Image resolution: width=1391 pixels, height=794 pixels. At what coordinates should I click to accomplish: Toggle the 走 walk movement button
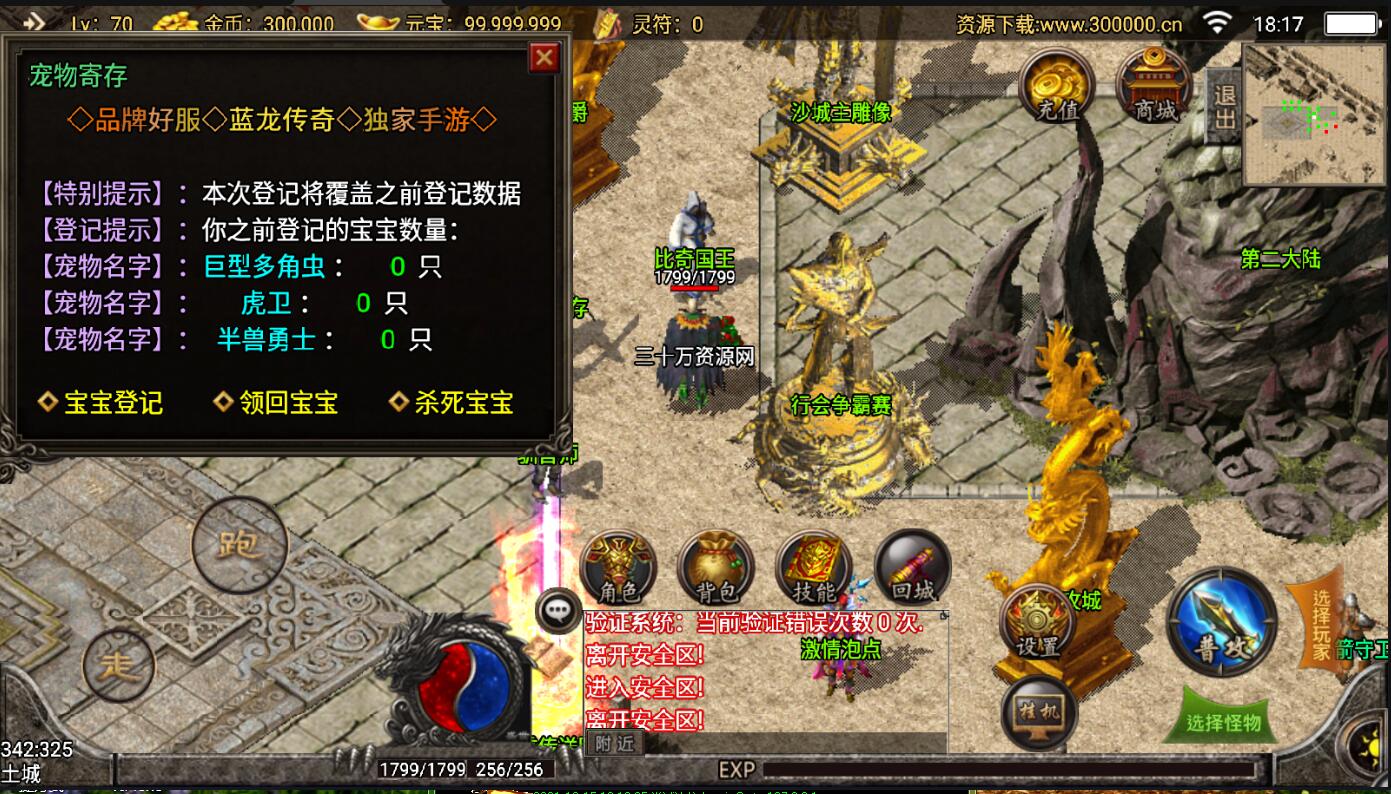point(119,665)
